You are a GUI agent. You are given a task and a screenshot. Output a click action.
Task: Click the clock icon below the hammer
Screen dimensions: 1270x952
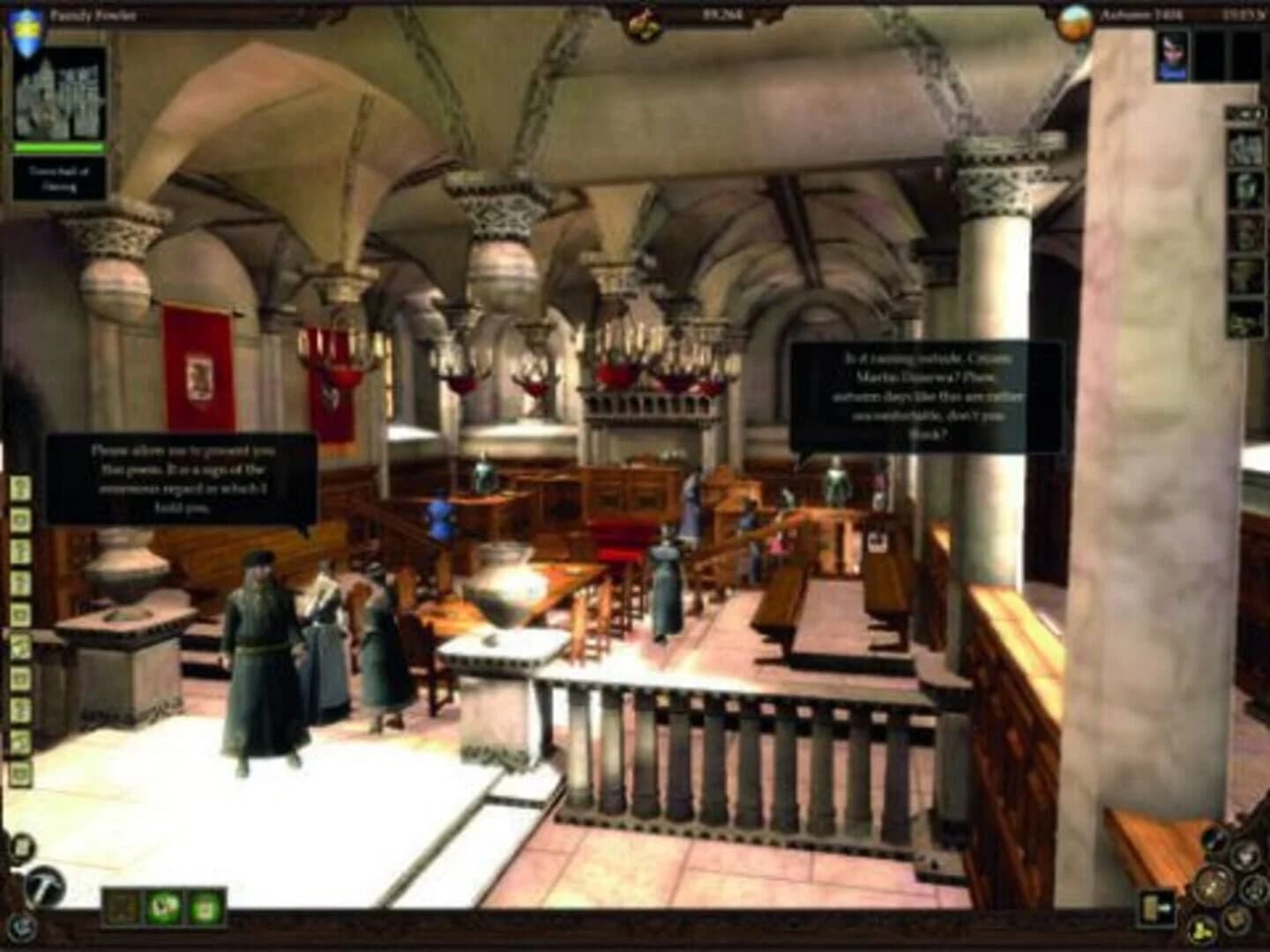click(22, 929)
